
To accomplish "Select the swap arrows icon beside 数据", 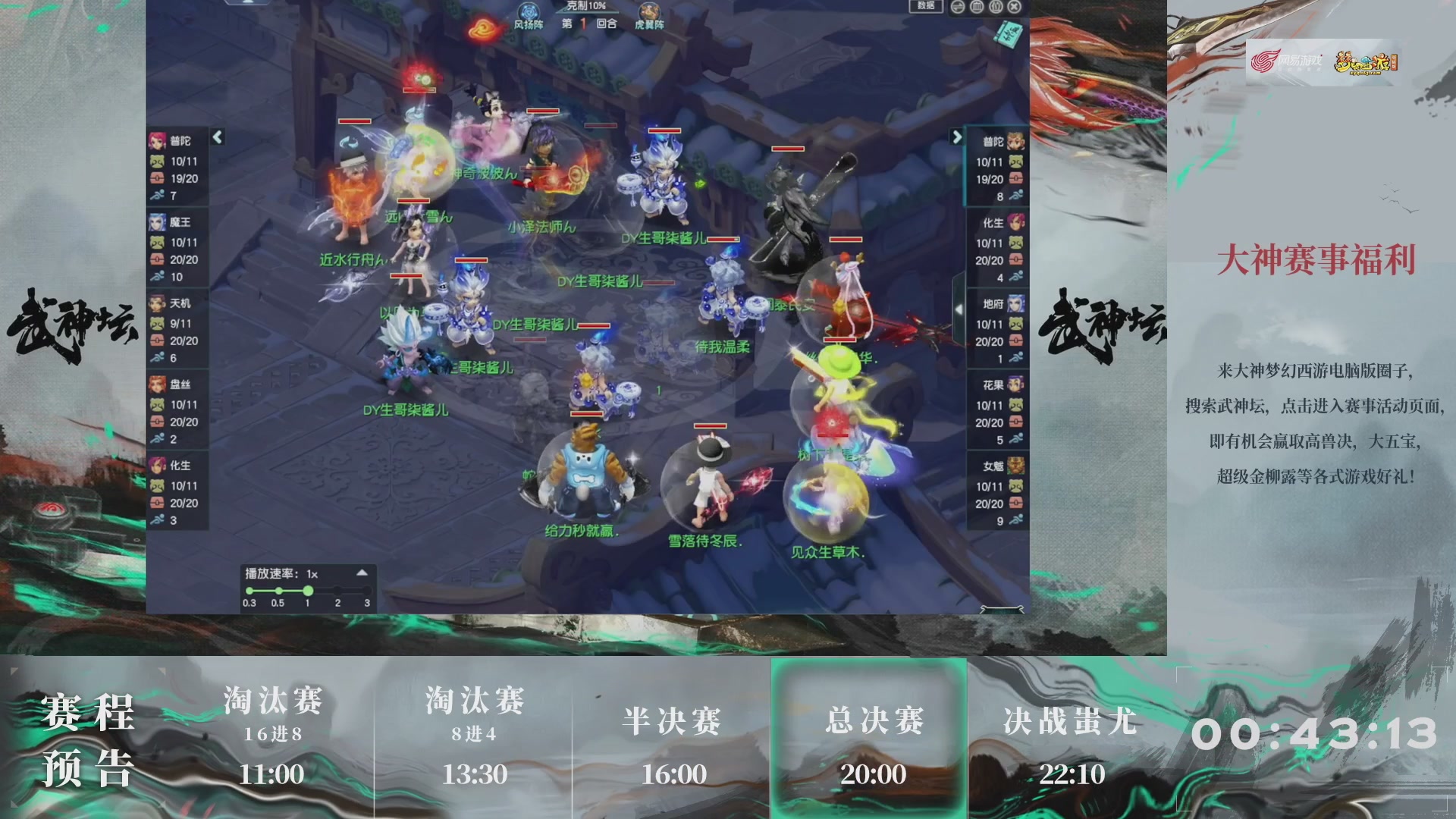I will (x=958, y=6).
